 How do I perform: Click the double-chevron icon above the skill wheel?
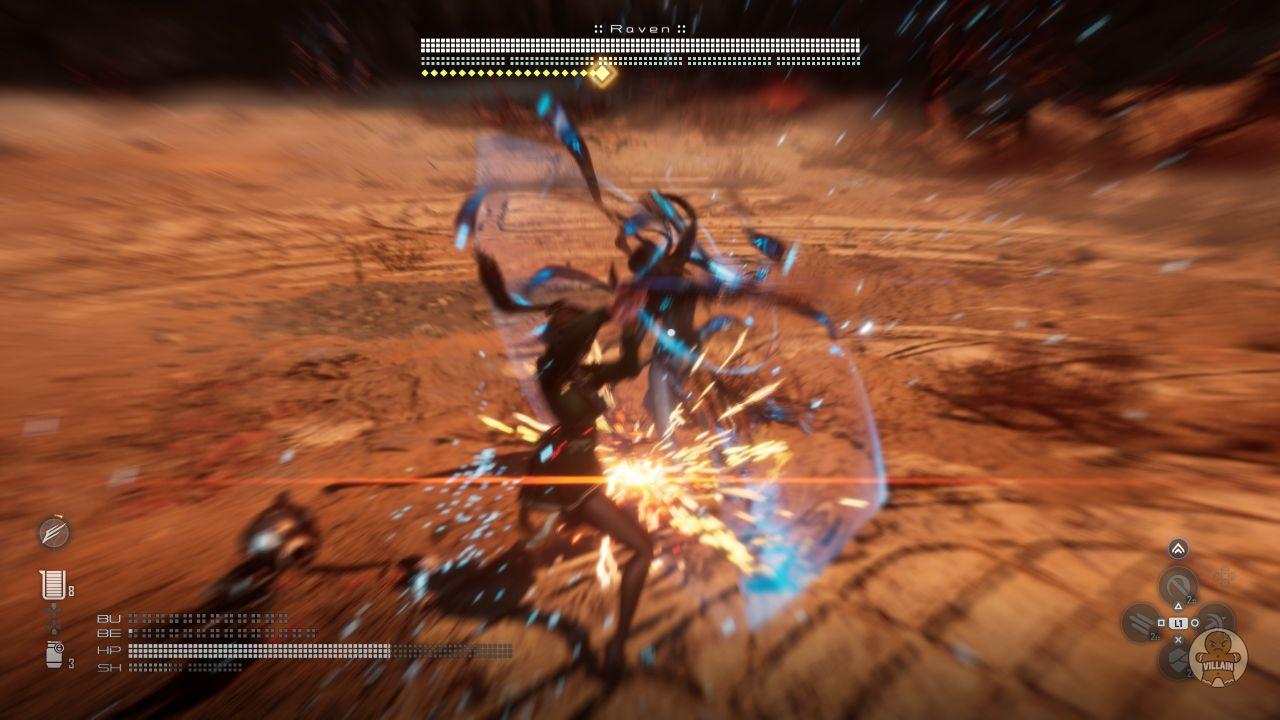1178,548
